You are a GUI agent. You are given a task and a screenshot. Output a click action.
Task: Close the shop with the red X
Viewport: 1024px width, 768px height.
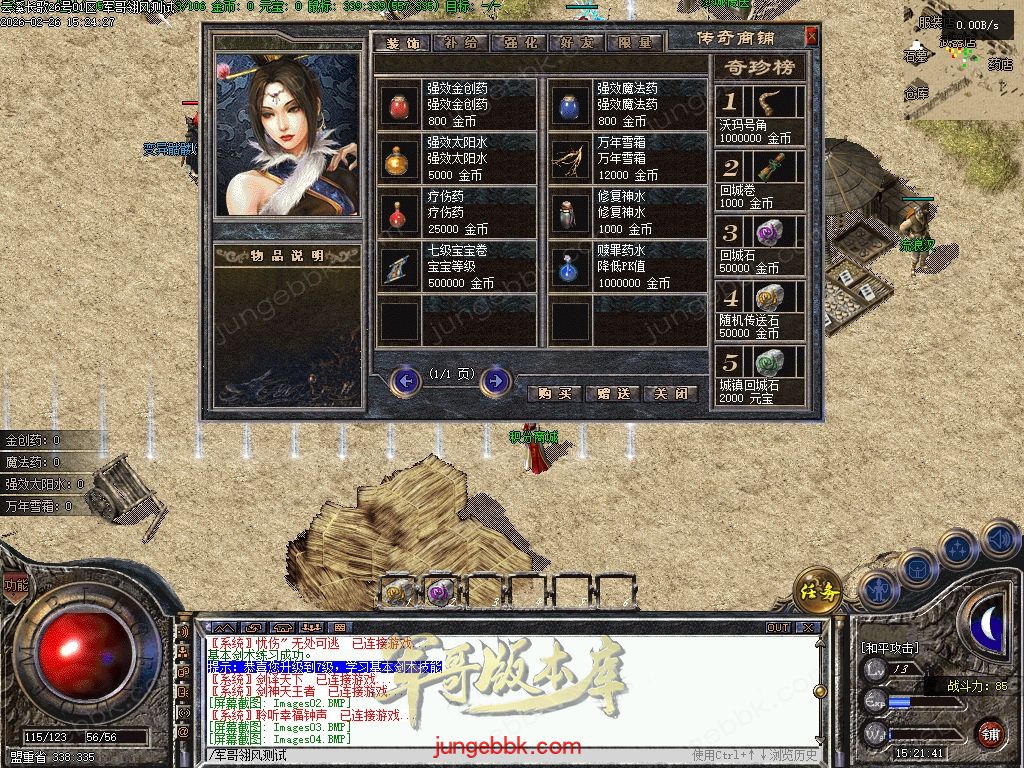click(811, 37)
